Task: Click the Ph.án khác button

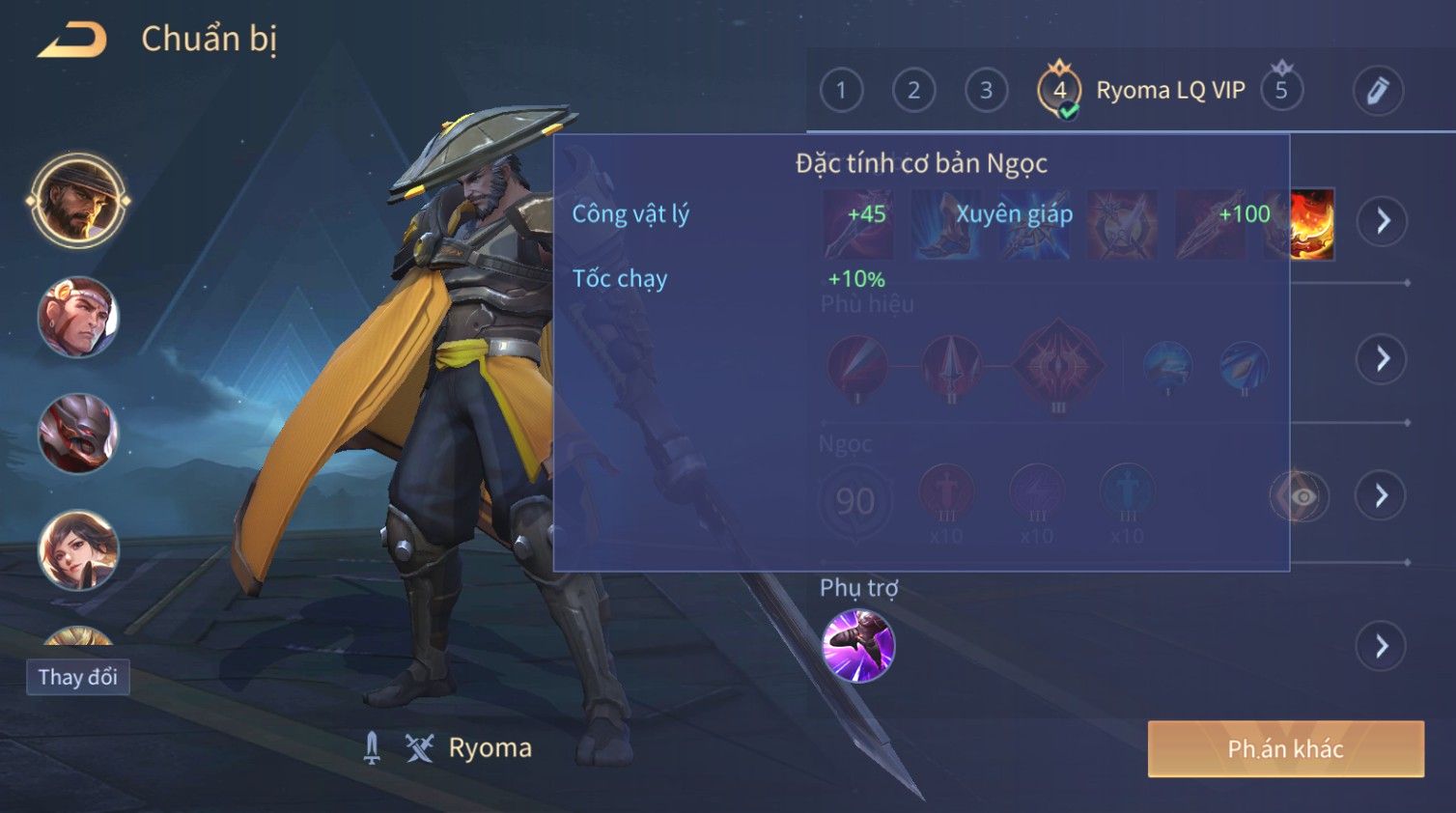Action: (x=1285, y=749)
